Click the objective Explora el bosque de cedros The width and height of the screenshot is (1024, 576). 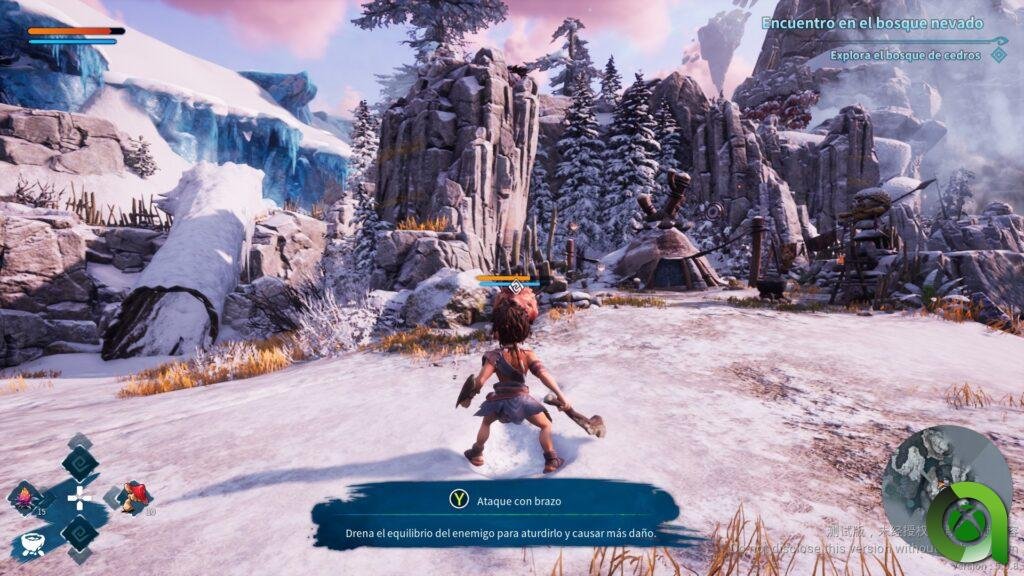[907, 55]
